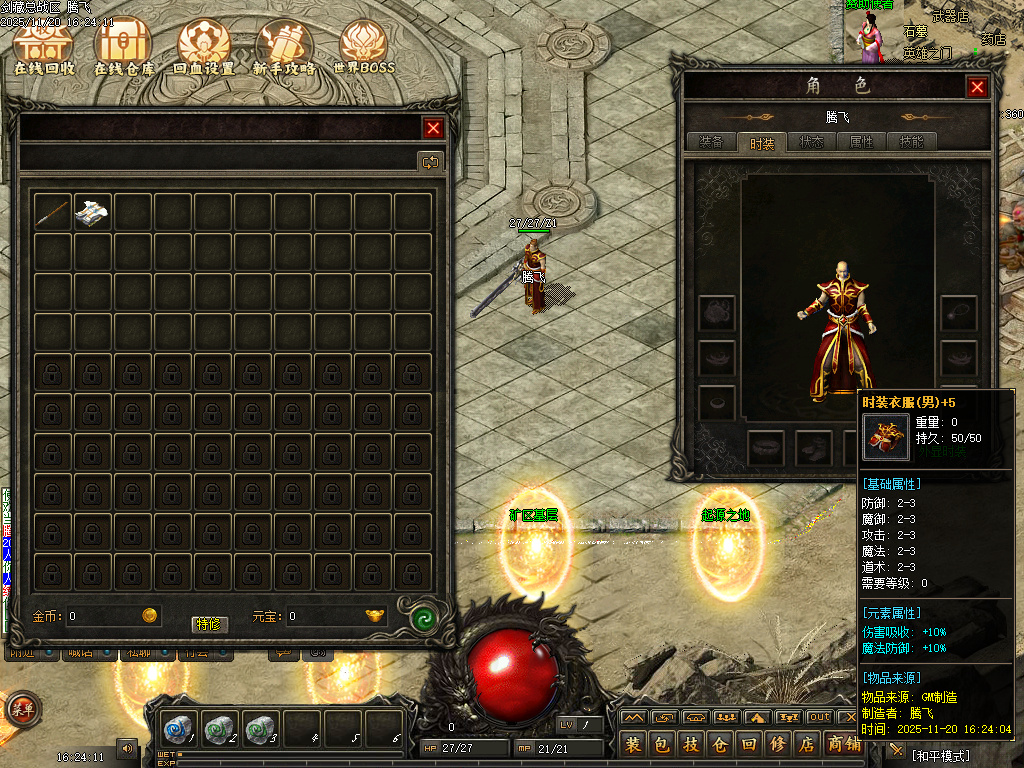Switch to the 装备 equipment tab
This screenshot has height=768, width=1024.
711,142
